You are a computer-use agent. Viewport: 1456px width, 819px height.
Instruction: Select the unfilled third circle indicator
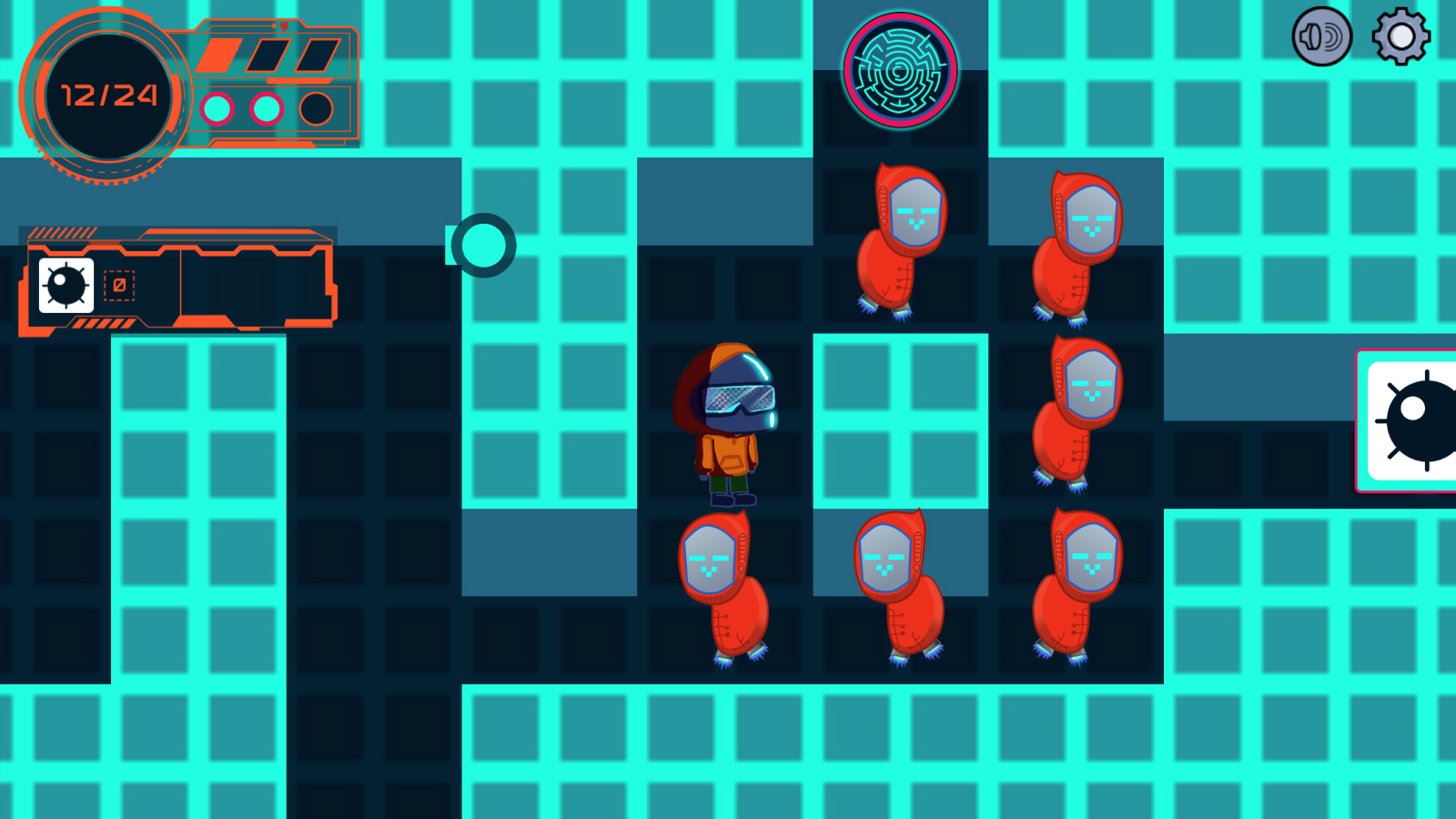[314, 108]
